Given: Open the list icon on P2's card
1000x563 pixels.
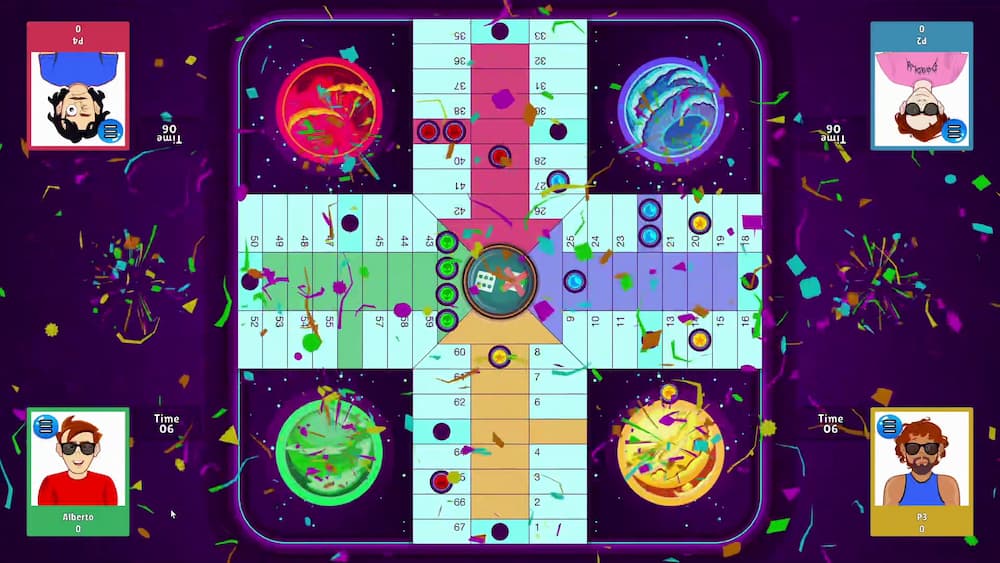Looking at the screenshot, I should (x=954, y=131).
